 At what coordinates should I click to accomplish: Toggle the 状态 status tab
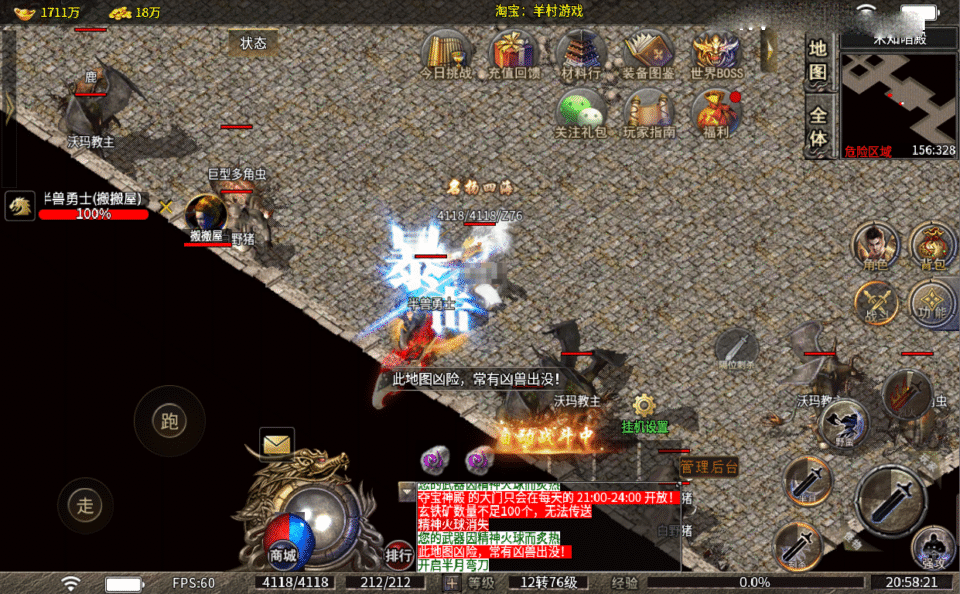[x=254, y=43]
